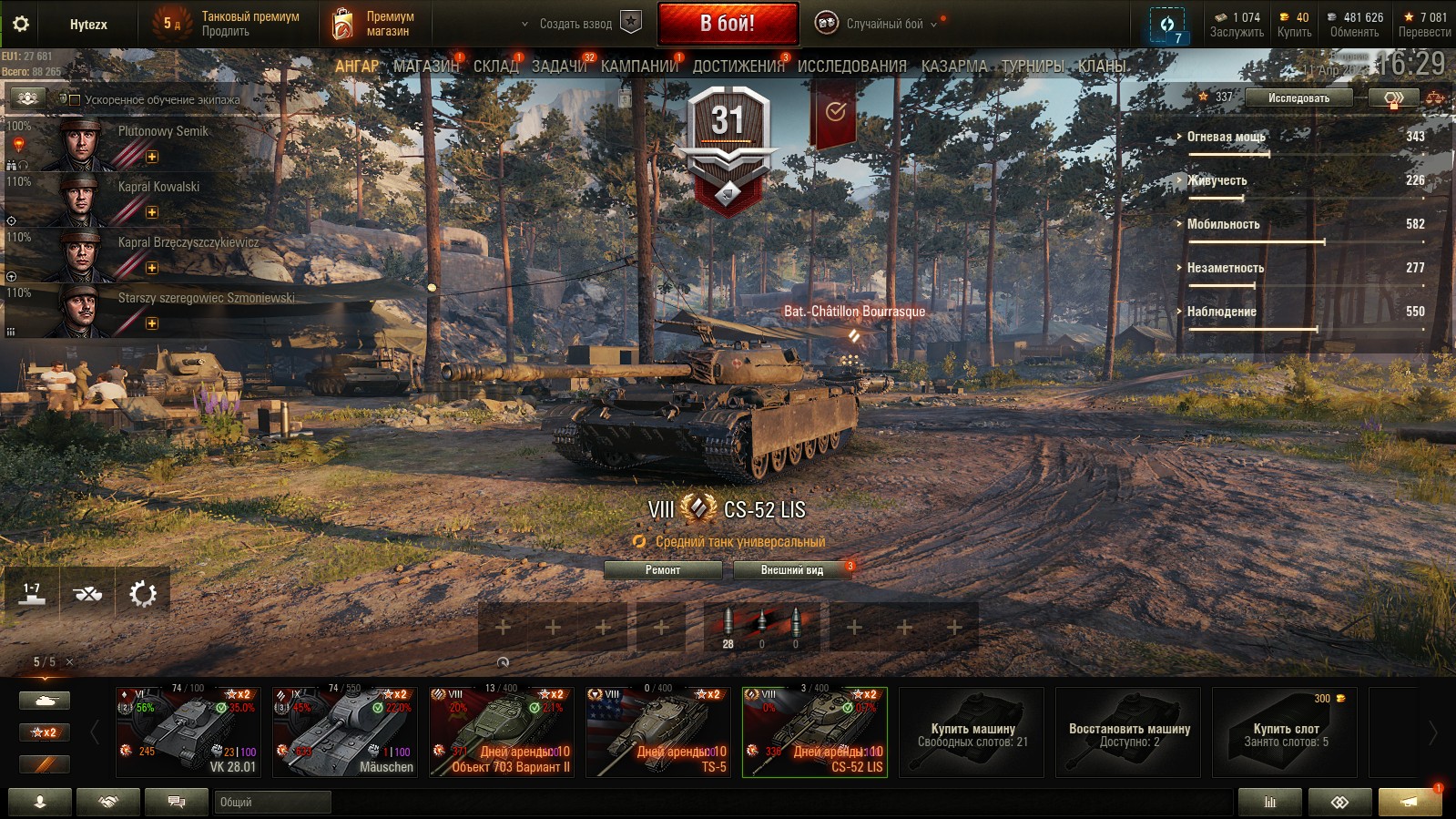Toggle Ускоренное обучение экипажа checkbox

pos(76,100)
